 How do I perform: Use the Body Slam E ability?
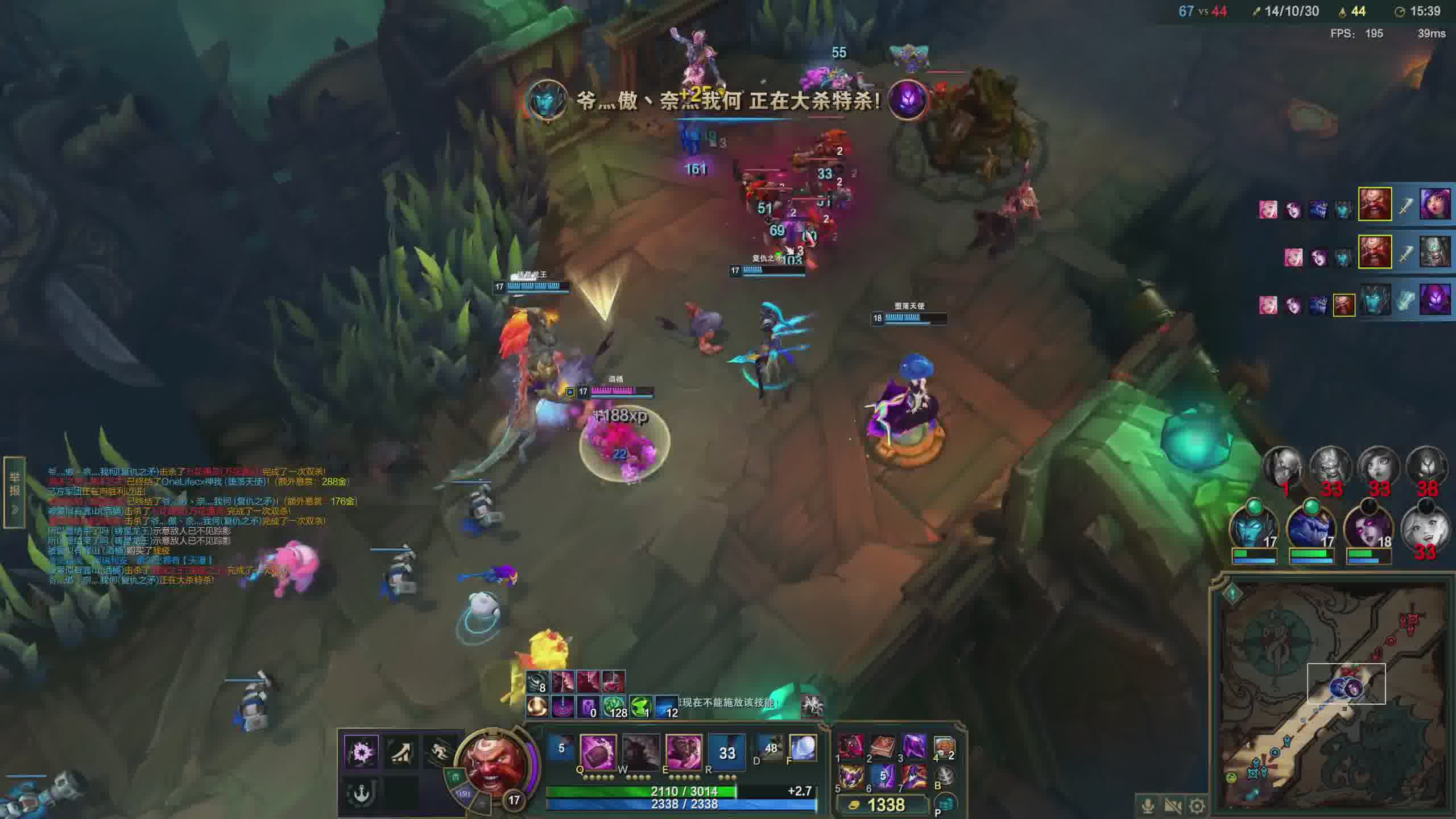[x=684, y=751]
